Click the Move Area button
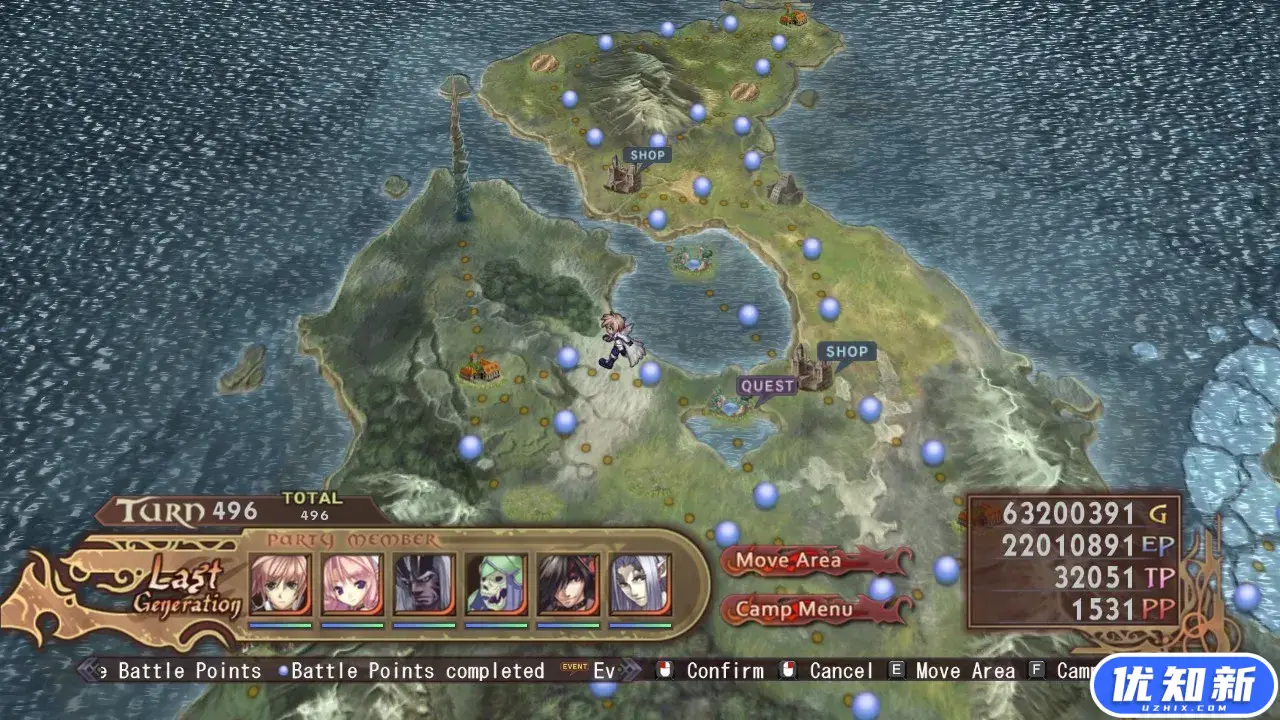 (789, 561)
